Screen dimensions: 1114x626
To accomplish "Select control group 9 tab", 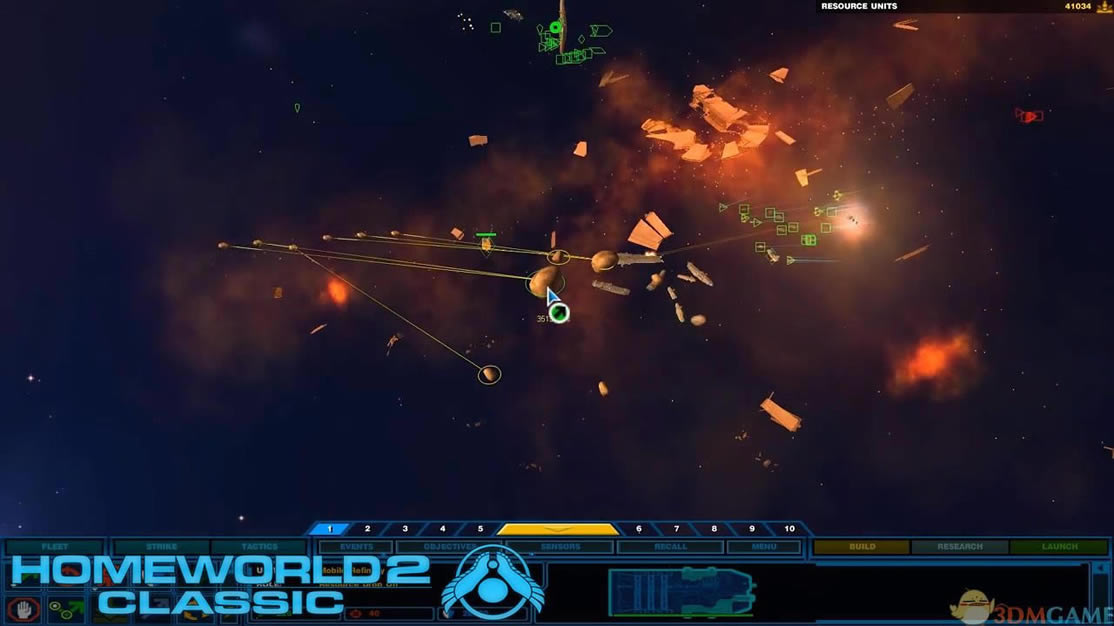I will [x=752, y=529].
